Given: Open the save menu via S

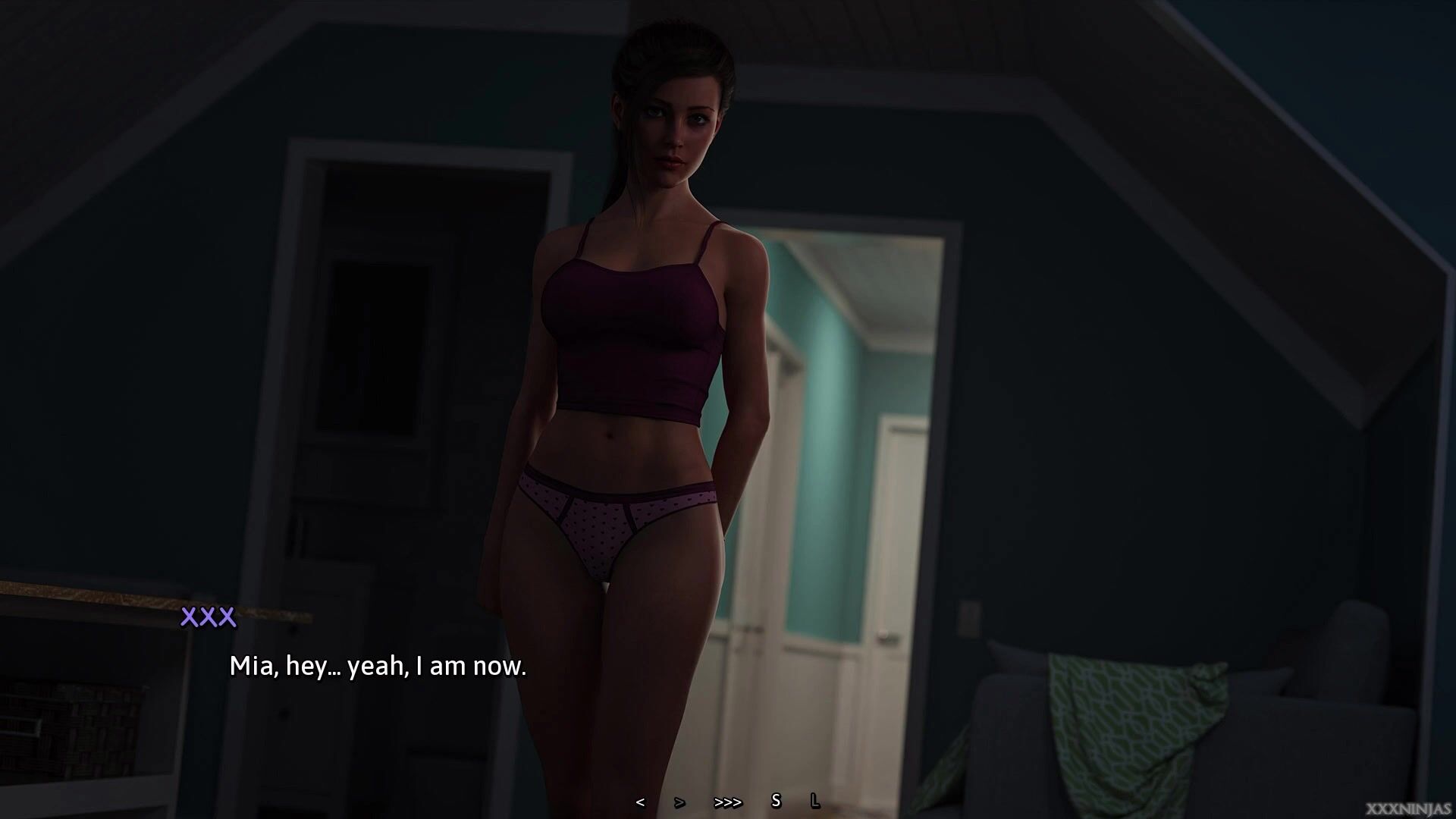Looking at the screenshot, I should point(776,801).
